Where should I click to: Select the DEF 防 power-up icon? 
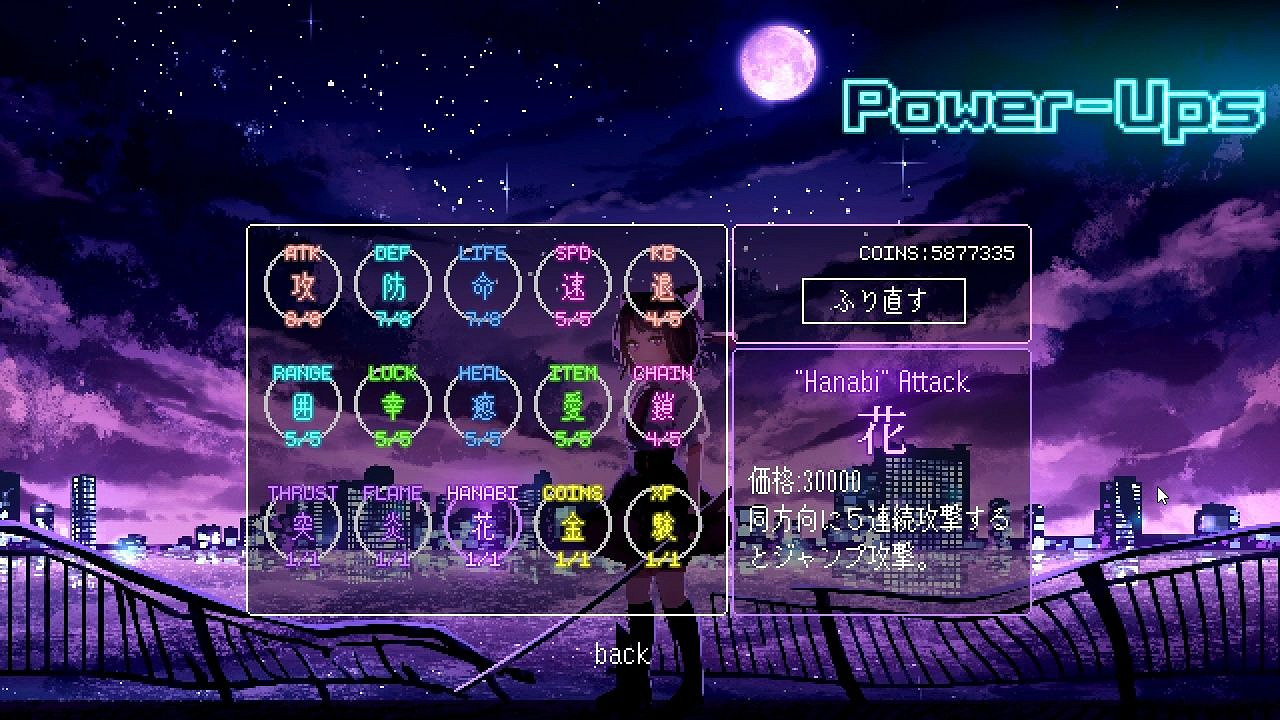click(392, 285)
